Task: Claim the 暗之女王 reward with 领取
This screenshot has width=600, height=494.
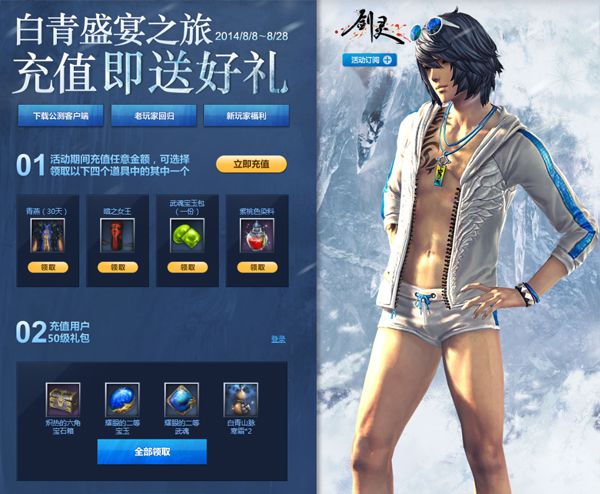Action: click(x=117, y=268)
